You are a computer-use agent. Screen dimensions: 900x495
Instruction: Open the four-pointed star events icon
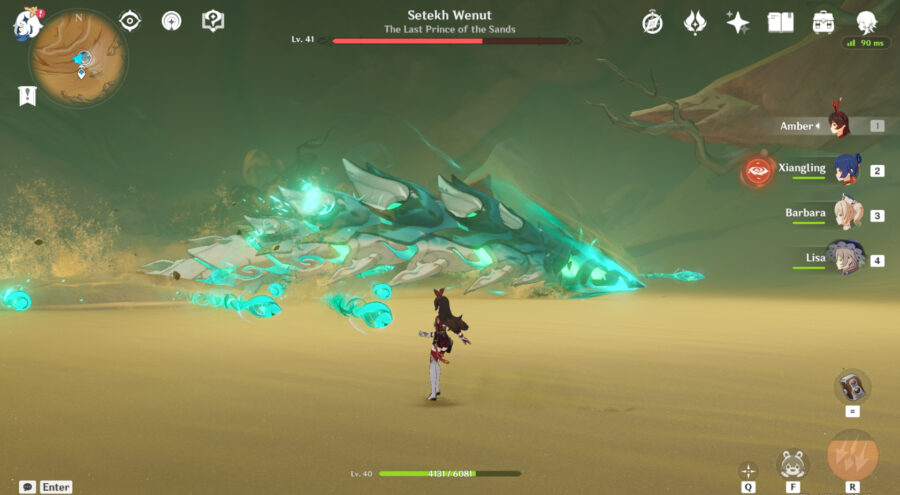pos(738,22)
